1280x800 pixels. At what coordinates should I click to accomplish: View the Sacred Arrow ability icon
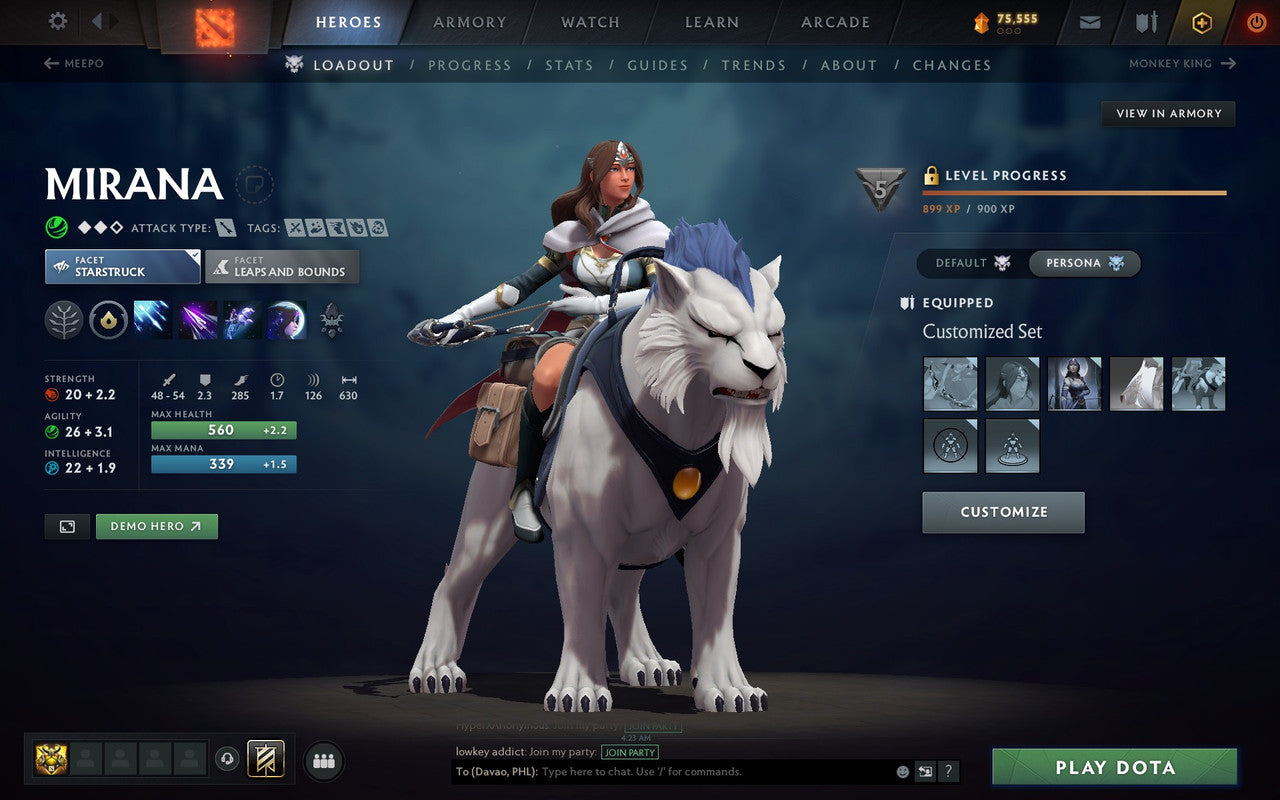[x=197, y=318]
